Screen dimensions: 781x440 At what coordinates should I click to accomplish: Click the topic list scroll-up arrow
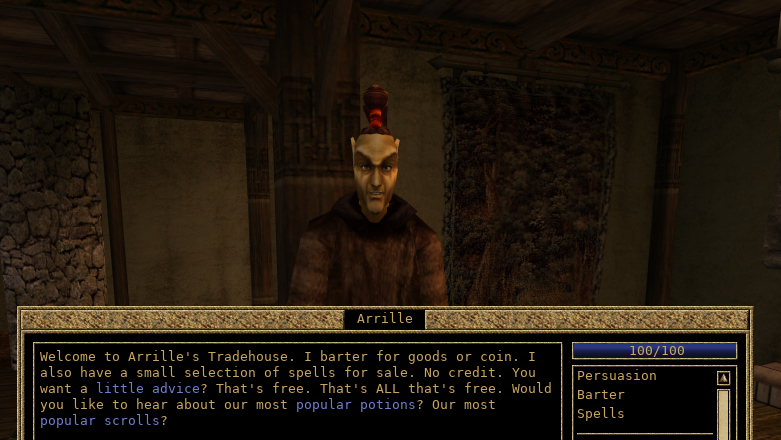723,378
